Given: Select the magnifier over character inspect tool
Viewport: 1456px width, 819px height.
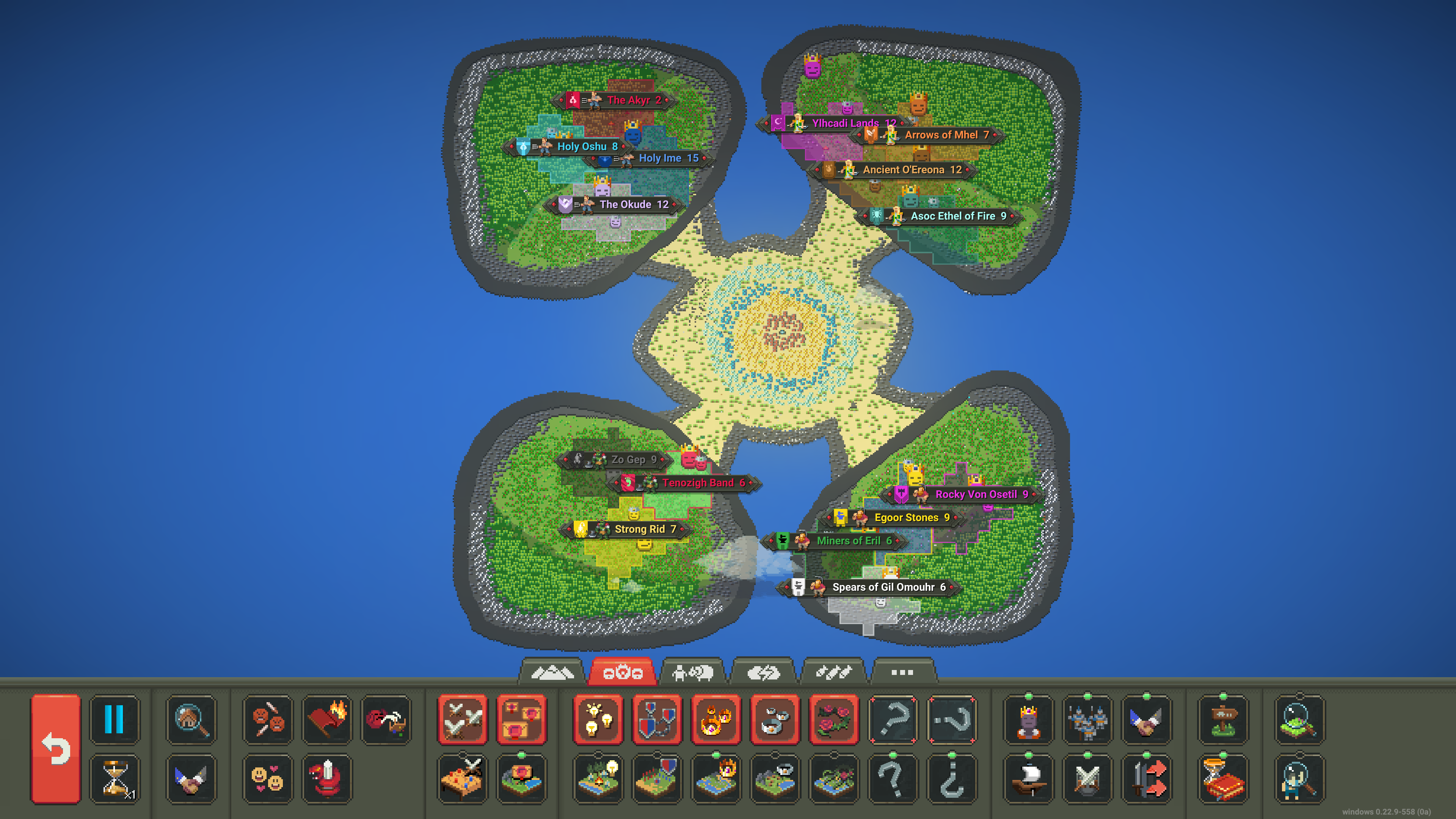Looking at the screenshot, I should click(x=1299, y=780).
